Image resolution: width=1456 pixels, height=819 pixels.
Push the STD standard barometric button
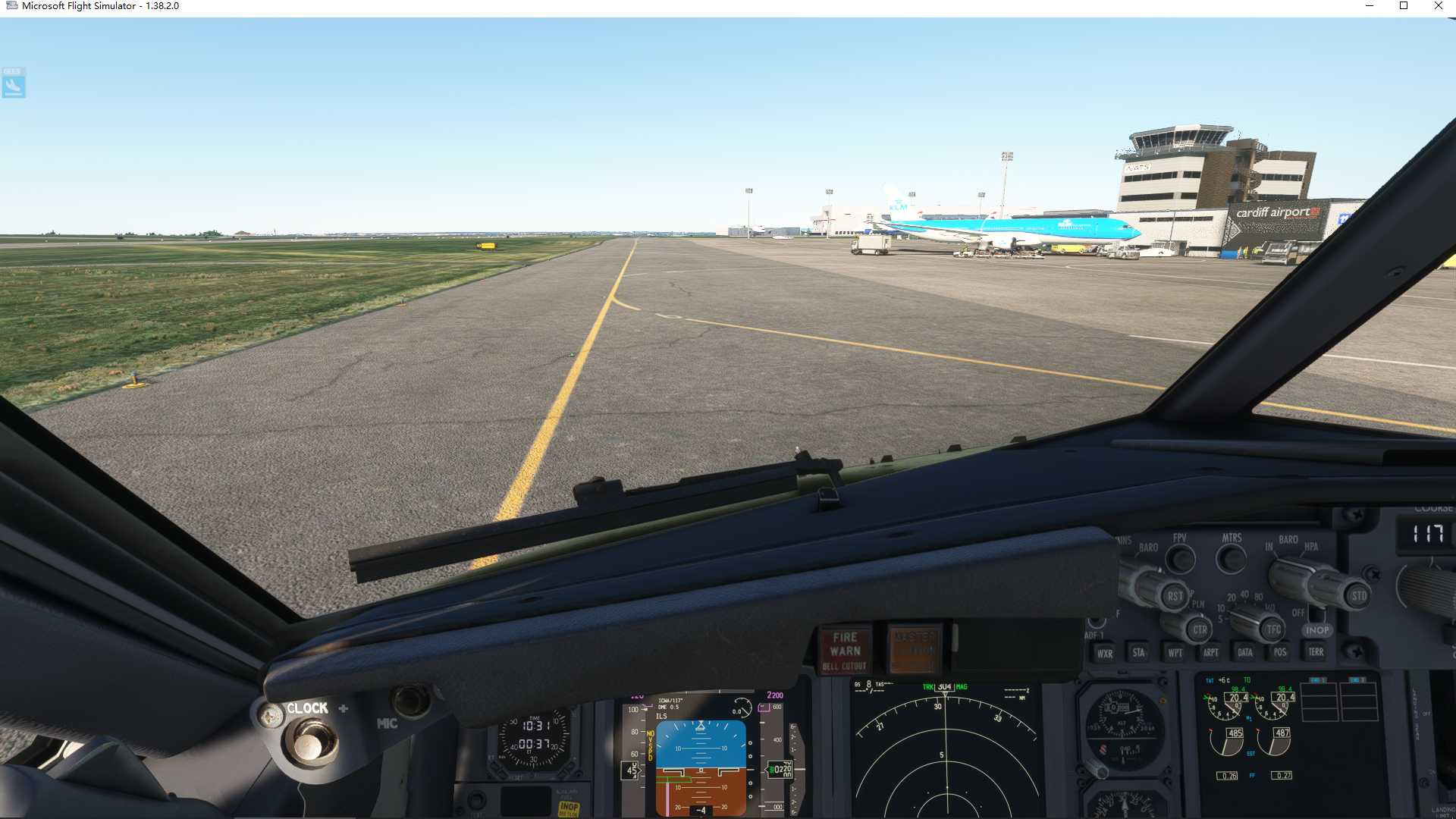[1359, 596]
